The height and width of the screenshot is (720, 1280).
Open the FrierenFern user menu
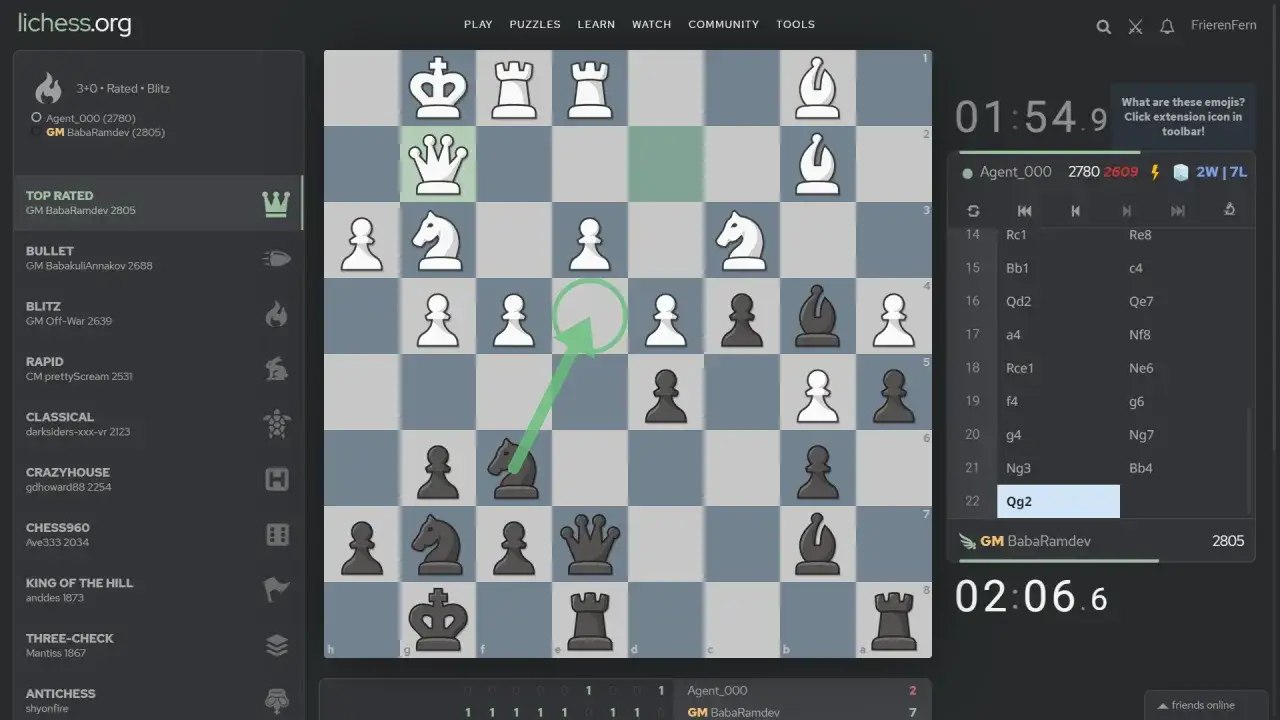[1223, 24]
